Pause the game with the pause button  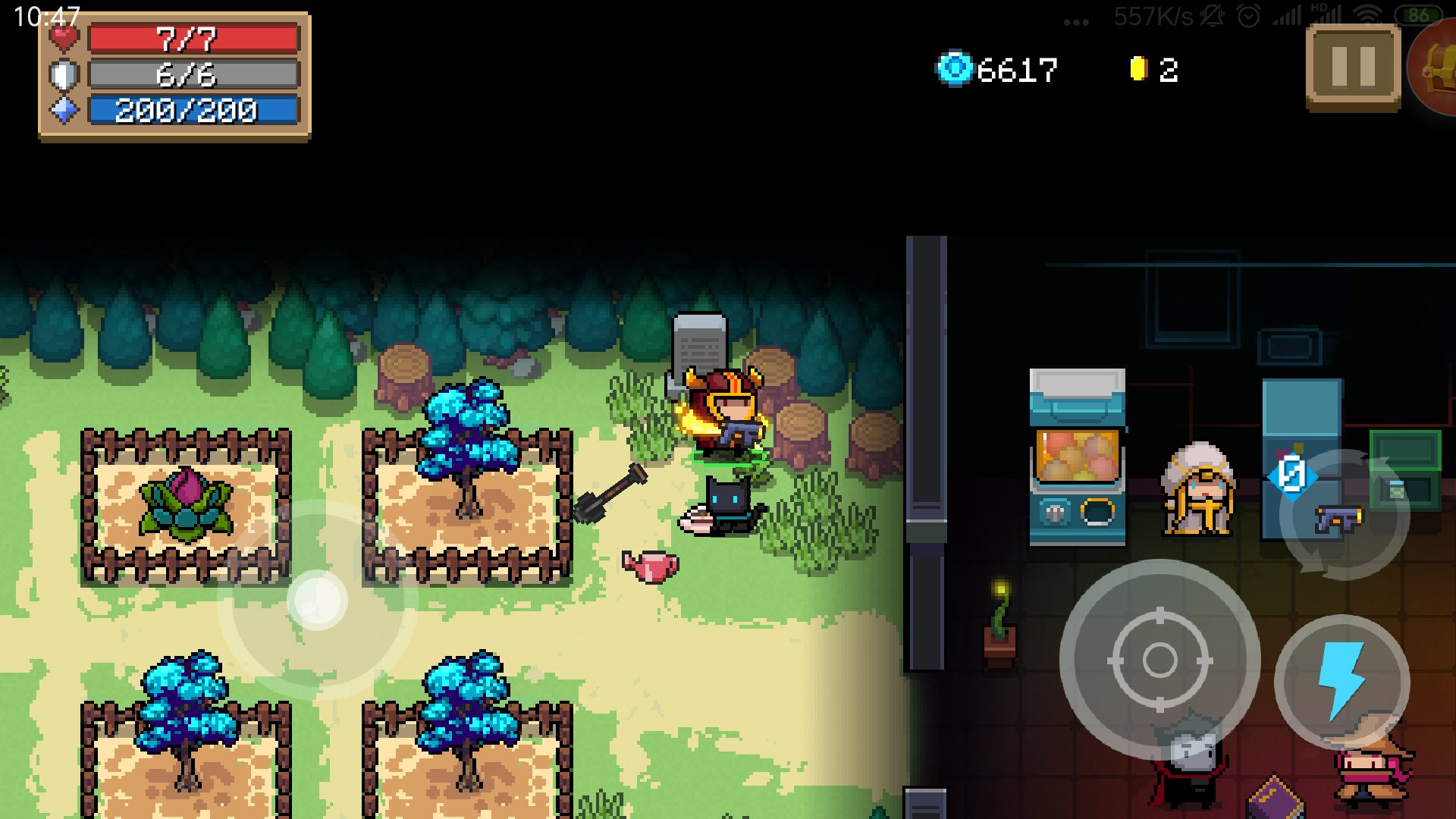pyautogui.click(x=1353, y=67)
